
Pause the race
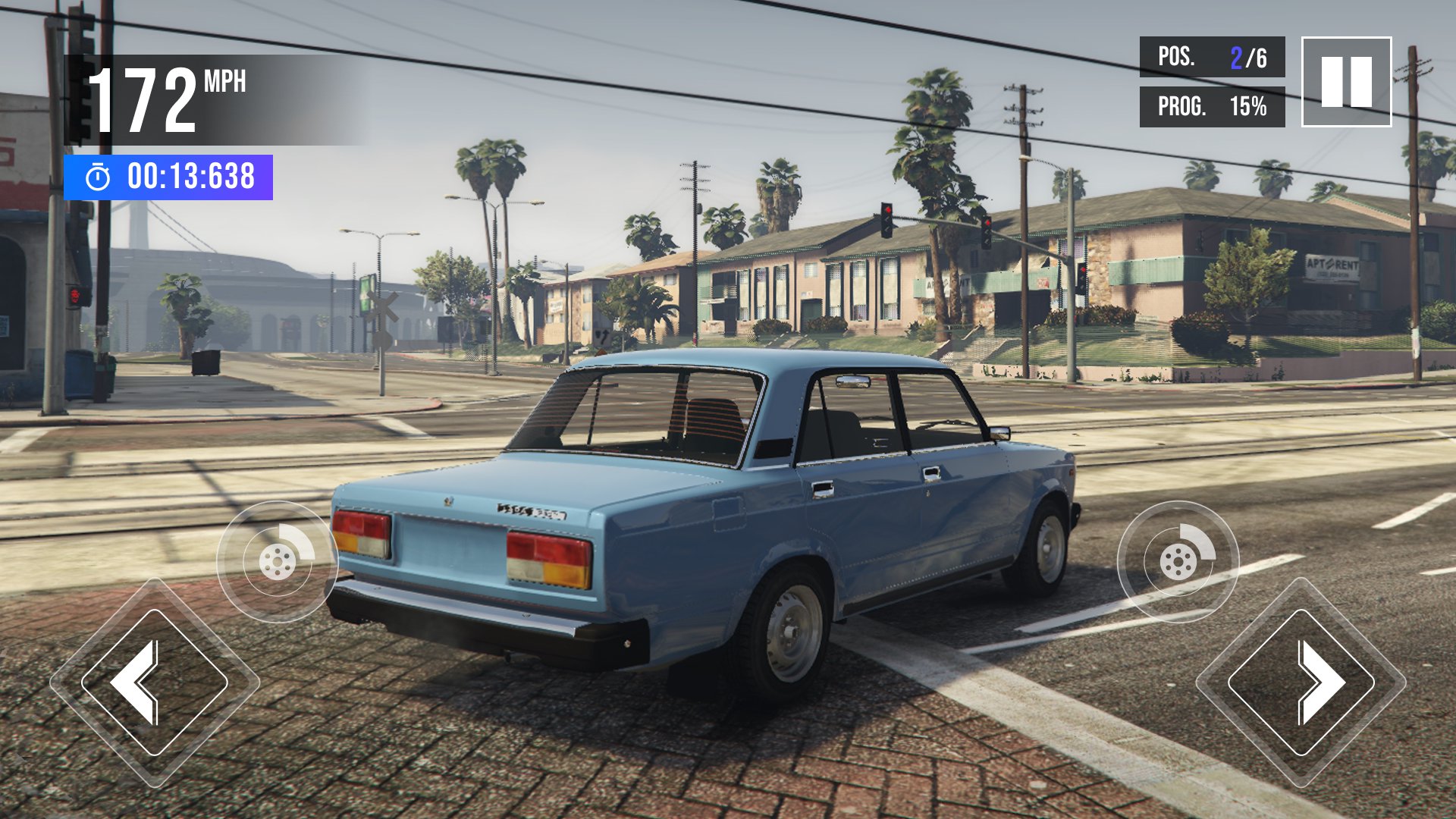click(x=1346, y=82)
